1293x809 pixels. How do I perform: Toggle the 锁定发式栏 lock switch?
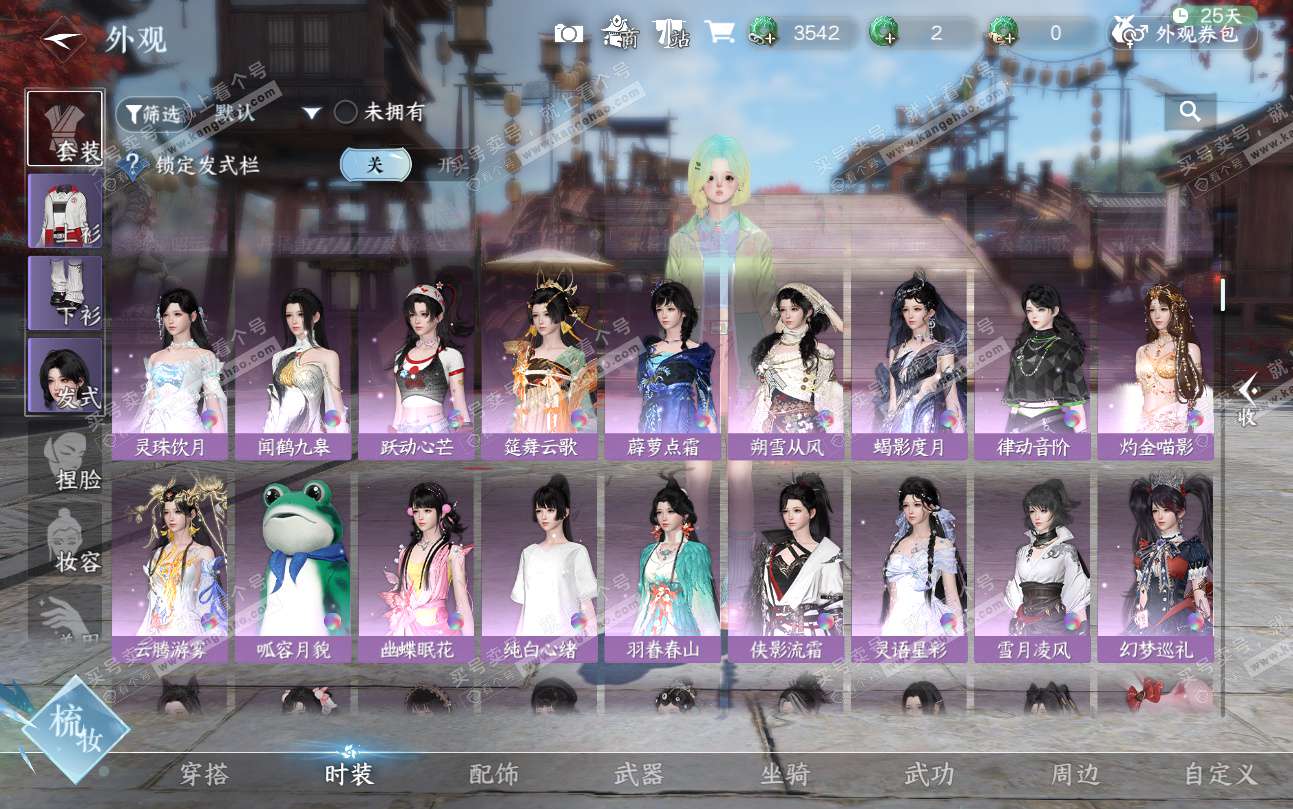376,165
